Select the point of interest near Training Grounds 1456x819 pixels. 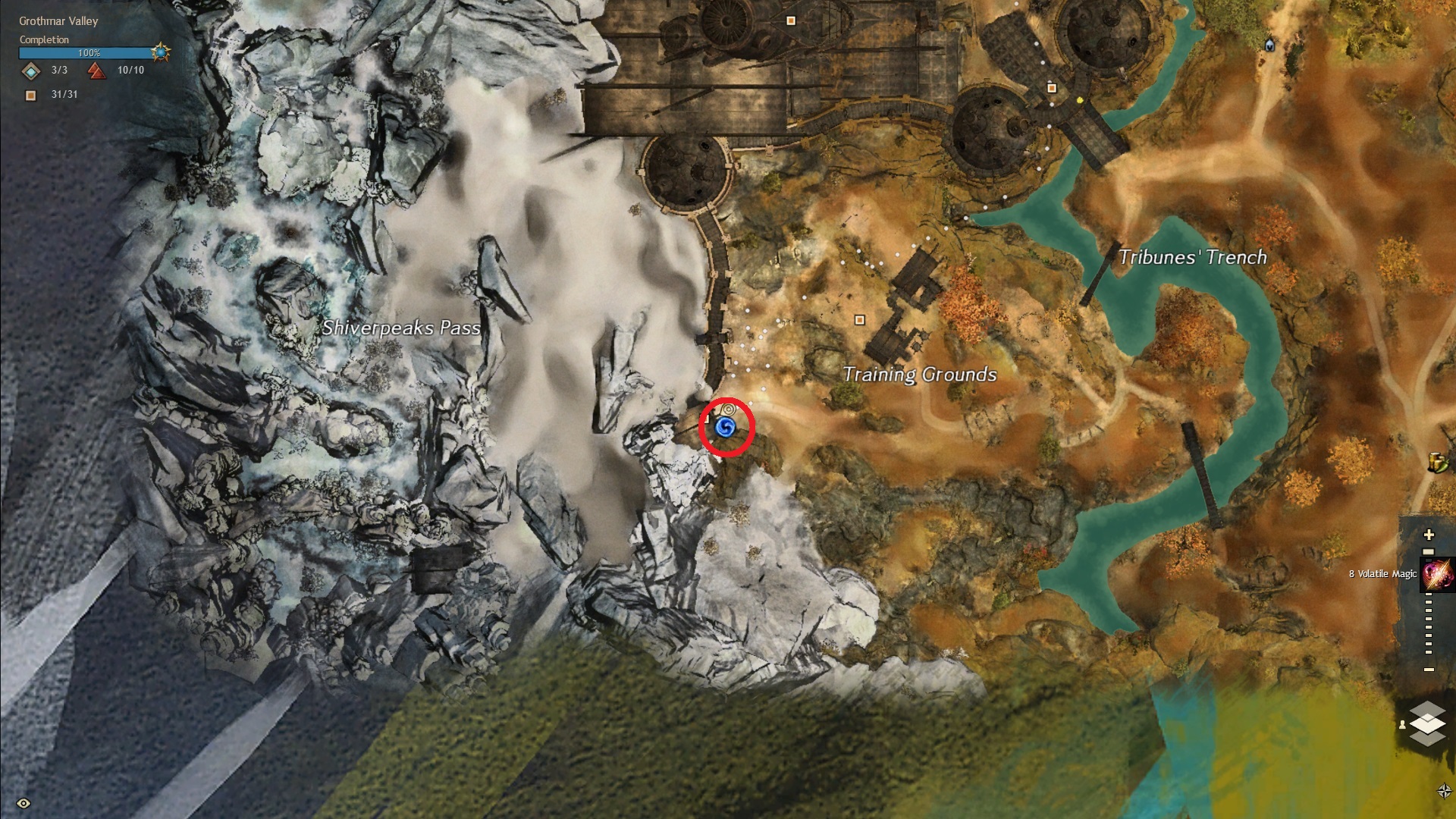[859, 320]
